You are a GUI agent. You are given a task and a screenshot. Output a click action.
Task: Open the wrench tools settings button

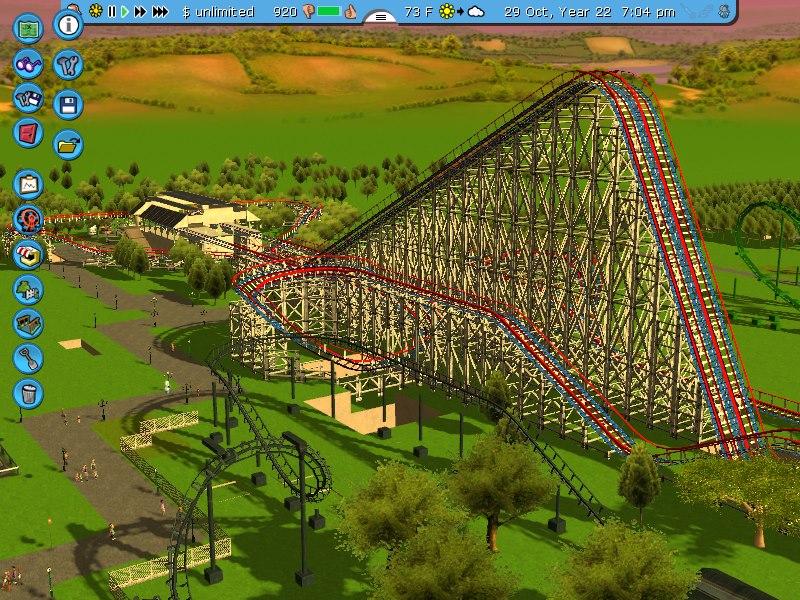pyautogui.click(x=68, y=65)
